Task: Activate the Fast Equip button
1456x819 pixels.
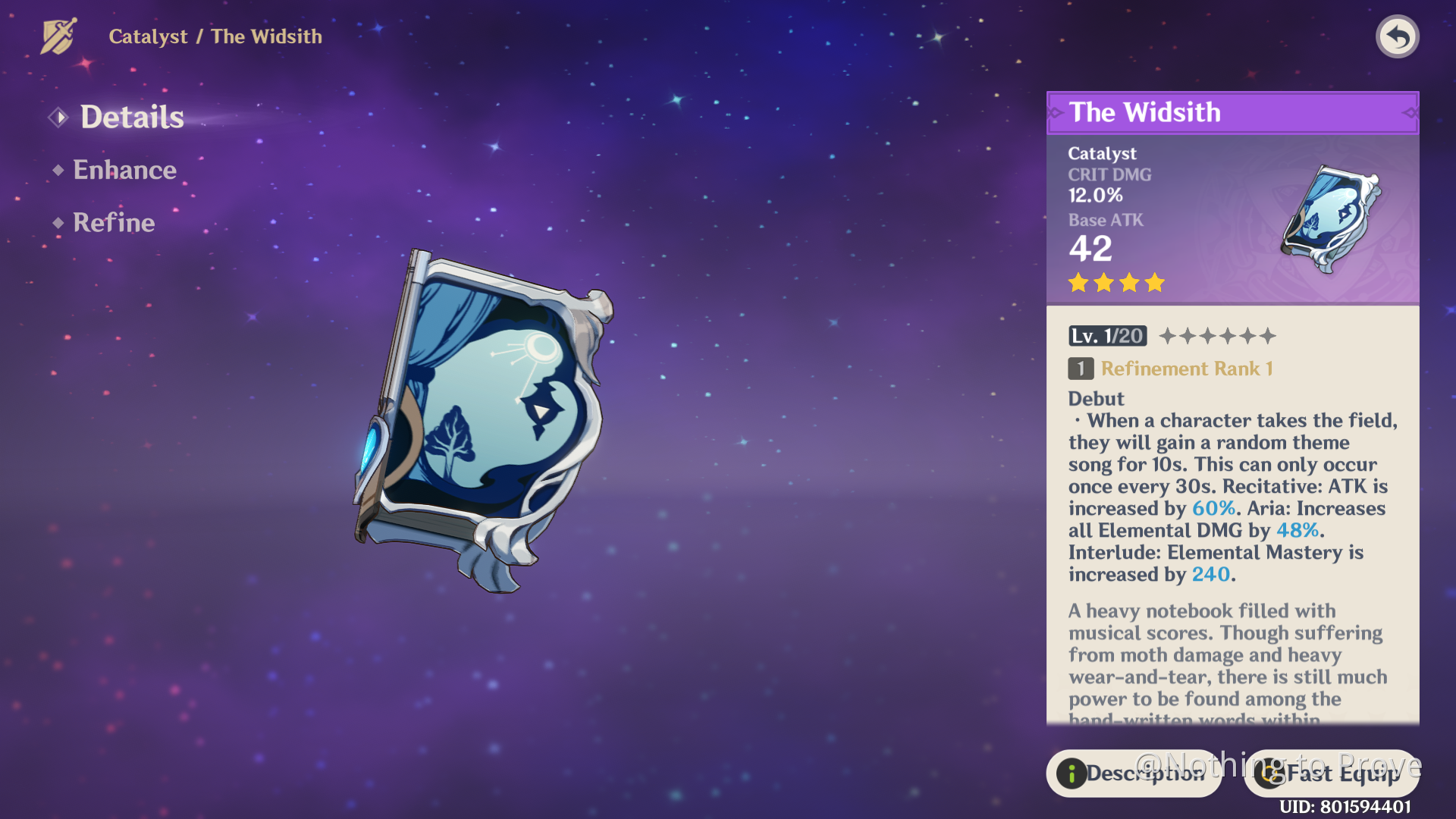Action: click(x=1332, y=773)
